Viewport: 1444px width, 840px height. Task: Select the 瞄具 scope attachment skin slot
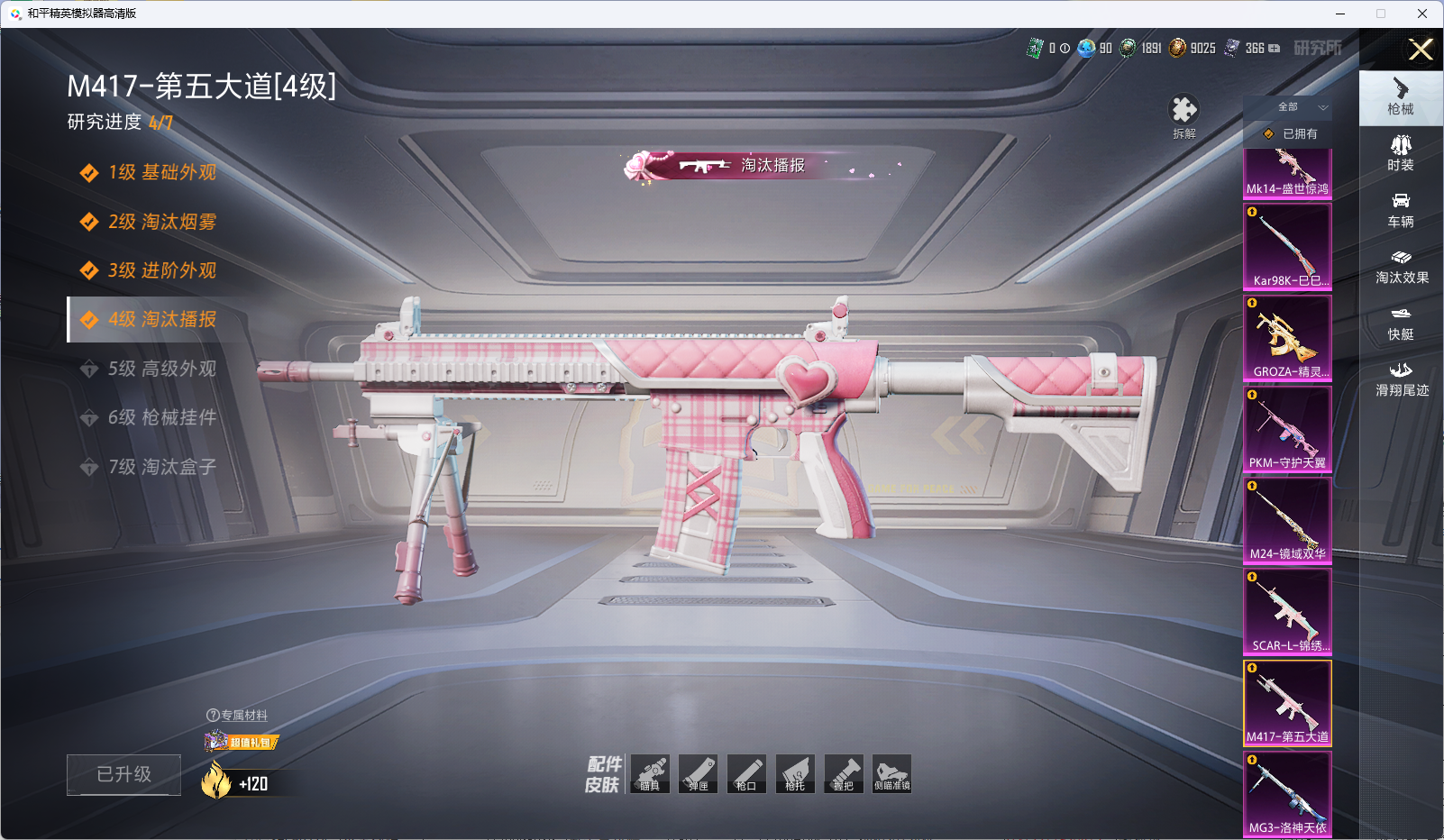coord(650,774)
